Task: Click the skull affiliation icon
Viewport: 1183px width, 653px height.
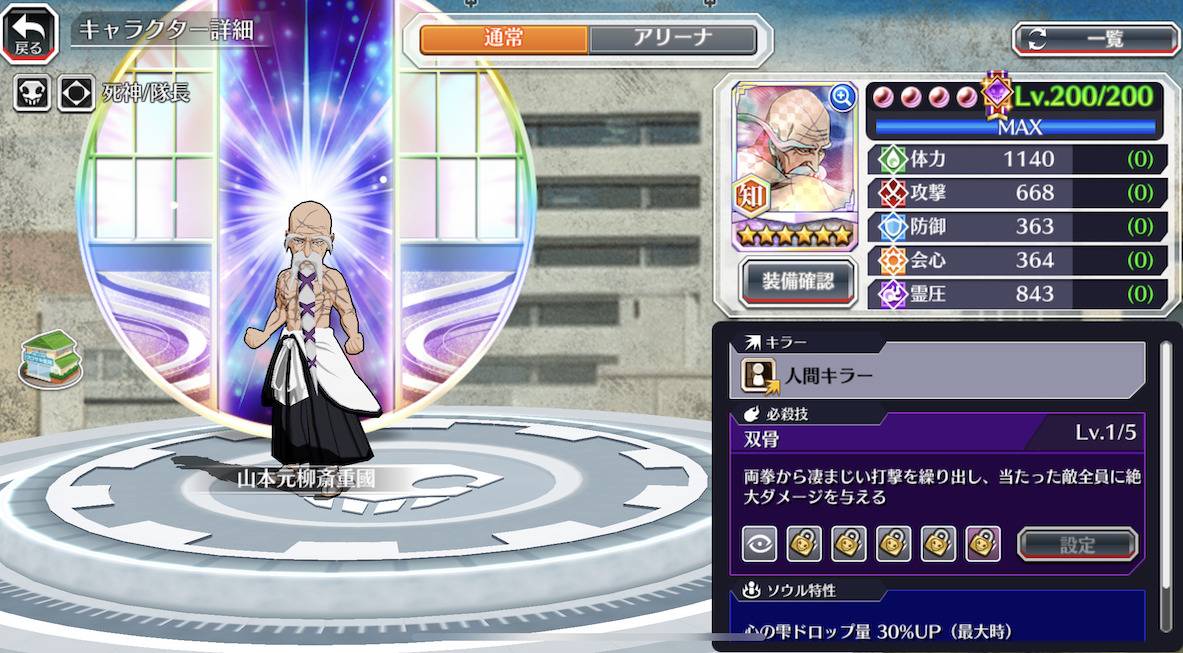Action: [31, 94]
